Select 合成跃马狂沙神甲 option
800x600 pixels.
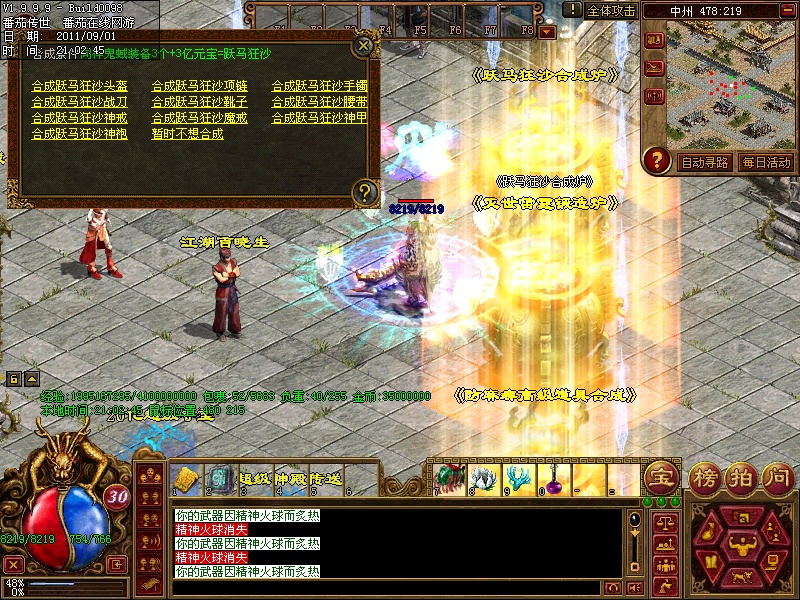coord(320,118)
